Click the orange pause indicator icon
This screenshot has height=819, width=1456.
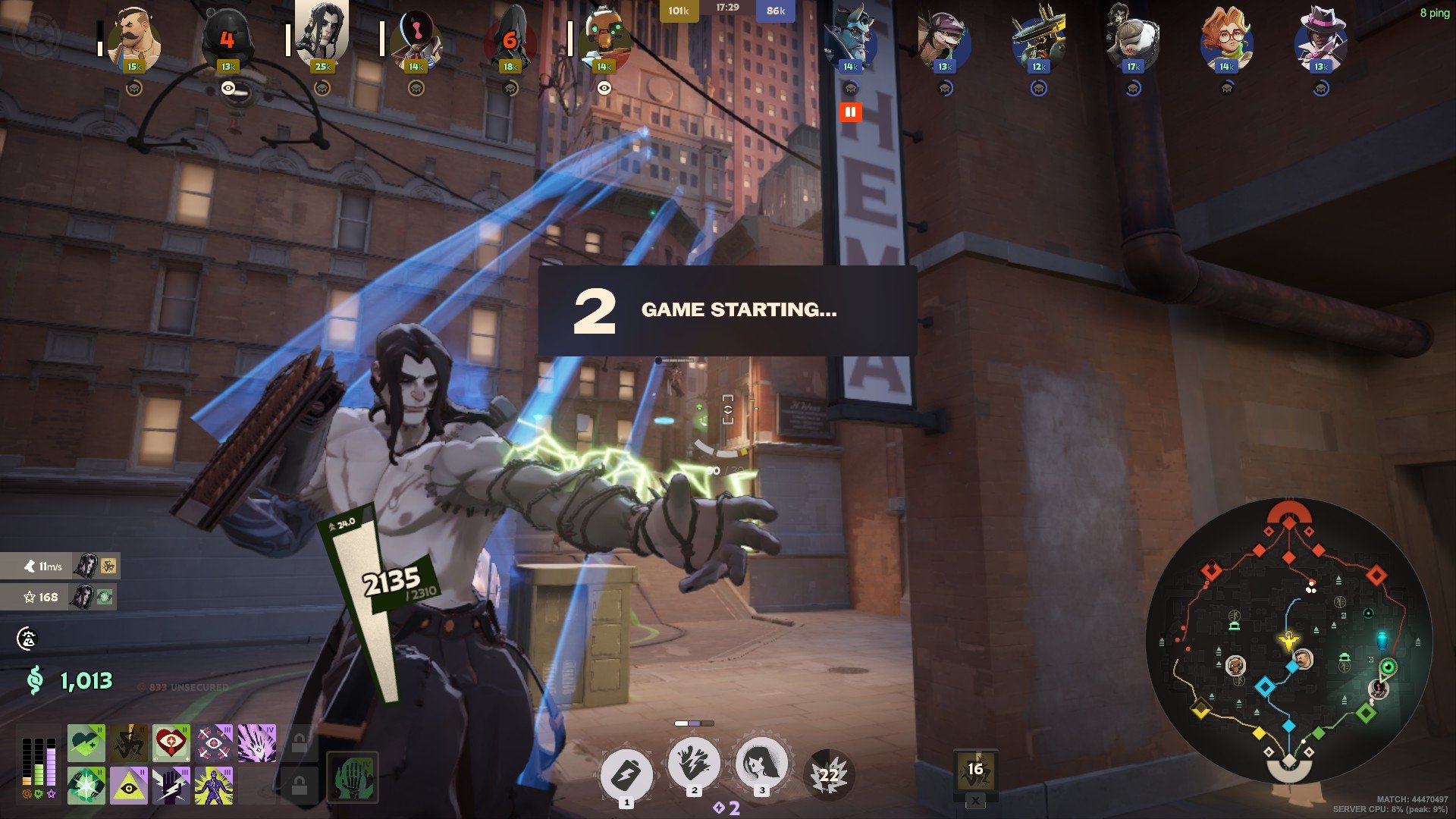[850, 112]
